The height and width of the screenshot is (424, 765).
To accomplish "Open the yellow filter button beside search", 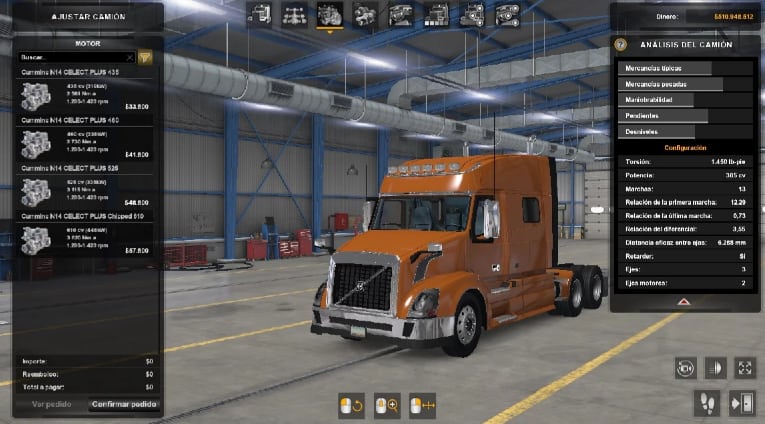I will [x=145, y=58].
